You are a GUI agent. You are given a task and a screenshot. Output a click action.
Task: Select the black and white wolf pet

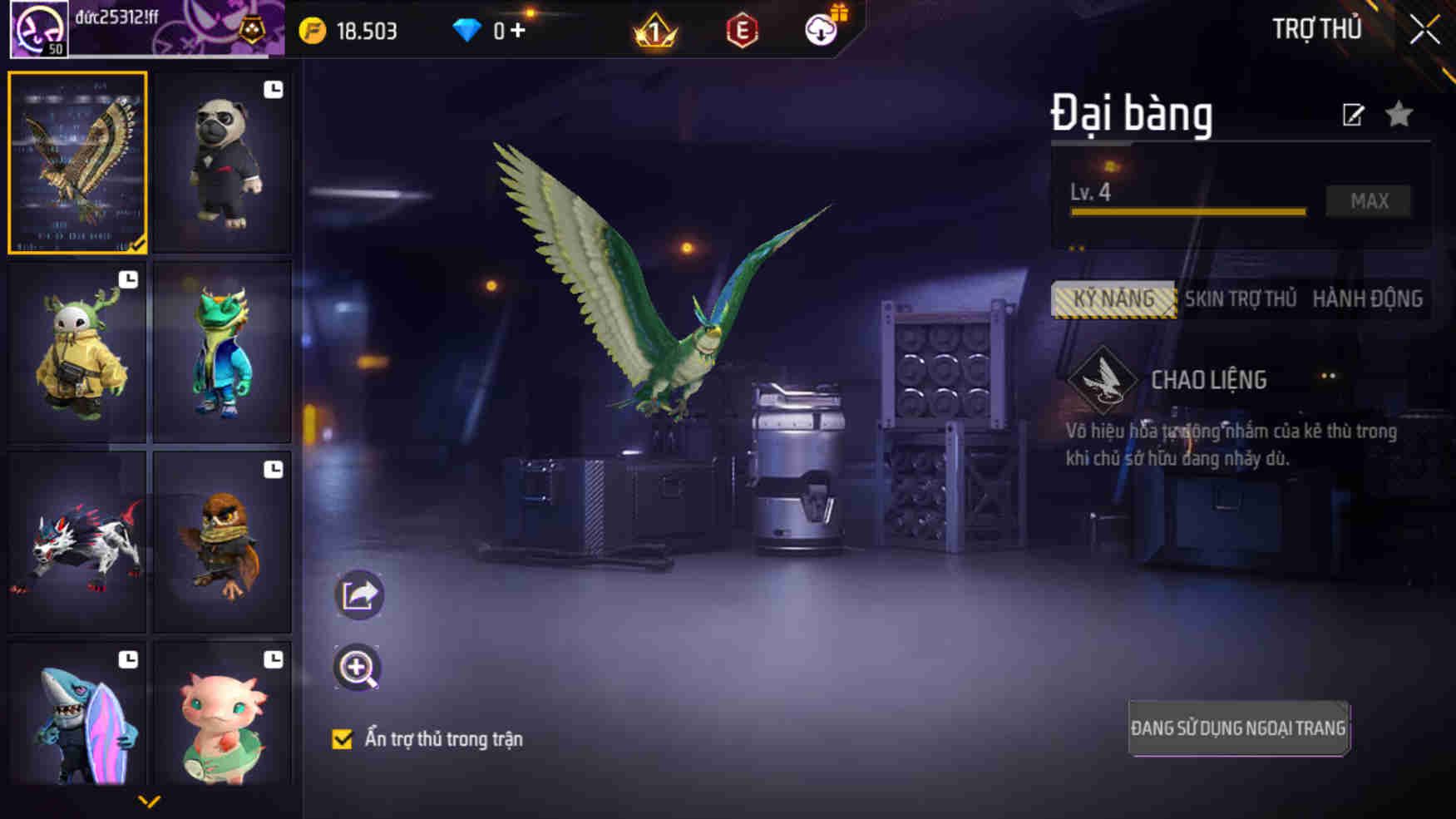pos(77,542)
